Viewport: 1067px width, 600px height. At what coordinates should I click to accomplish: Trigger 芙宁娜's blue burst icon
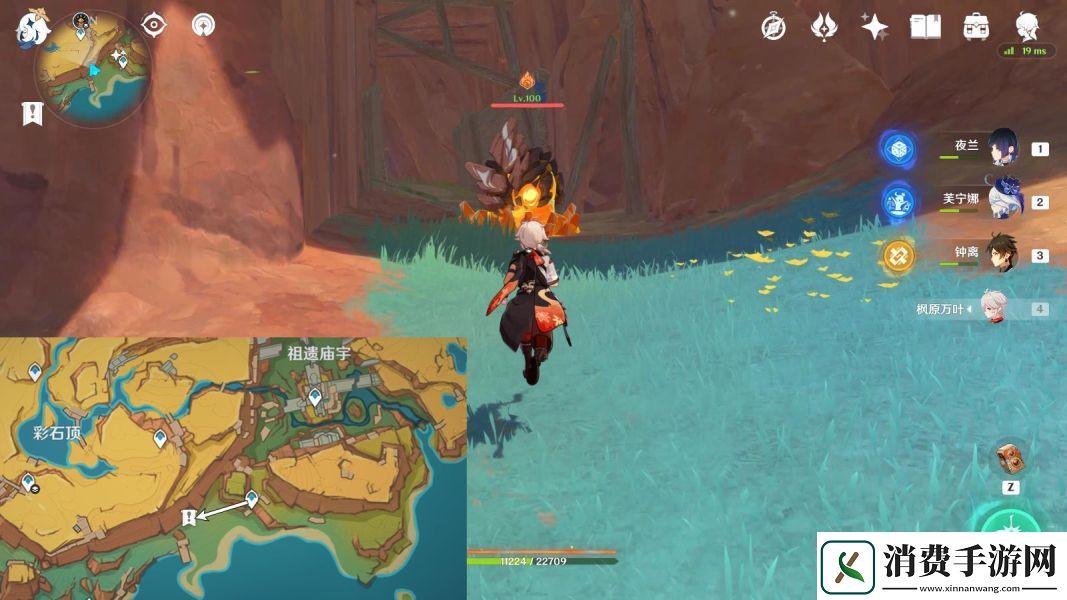[x=899, y=201]
